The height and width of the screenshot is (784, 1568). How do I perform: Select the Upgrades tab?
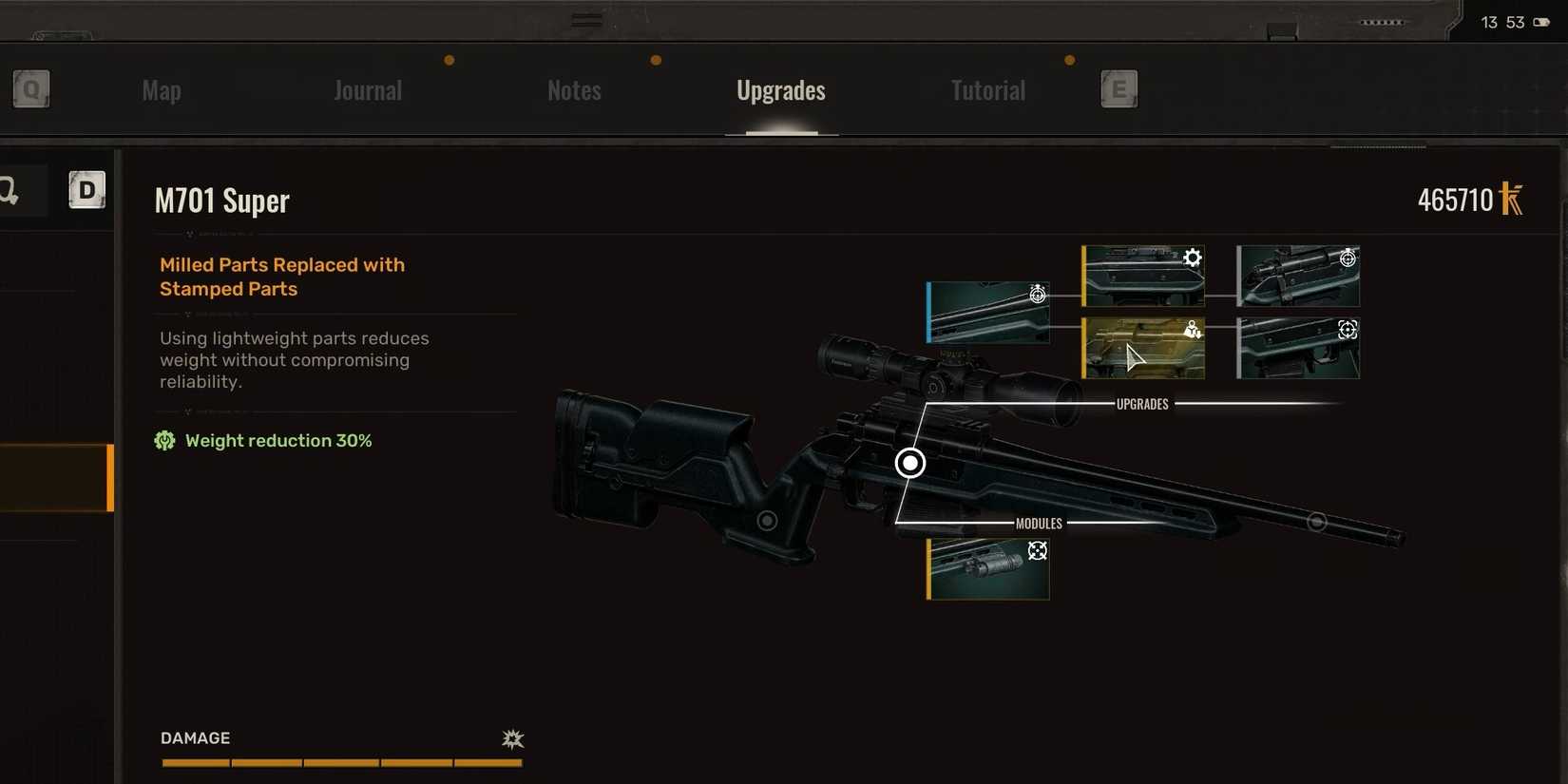[x=781, y=90]
